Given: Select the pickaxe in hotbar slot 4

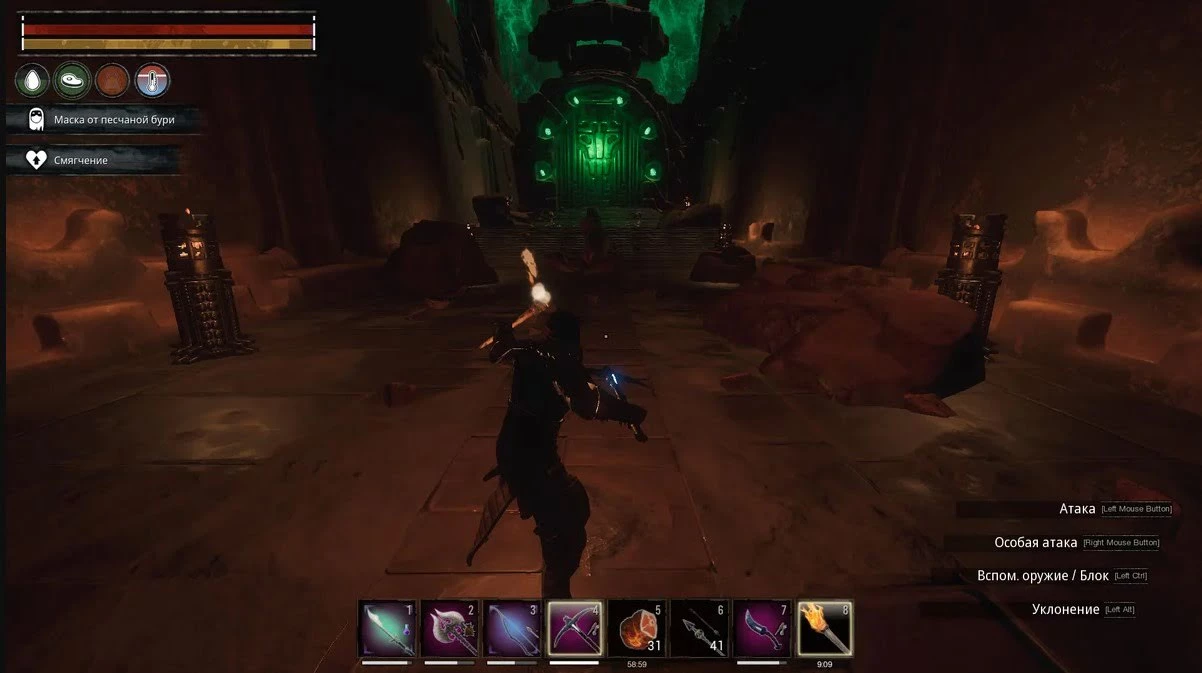Looking at the screenshot, I should (x=574, y=628).
